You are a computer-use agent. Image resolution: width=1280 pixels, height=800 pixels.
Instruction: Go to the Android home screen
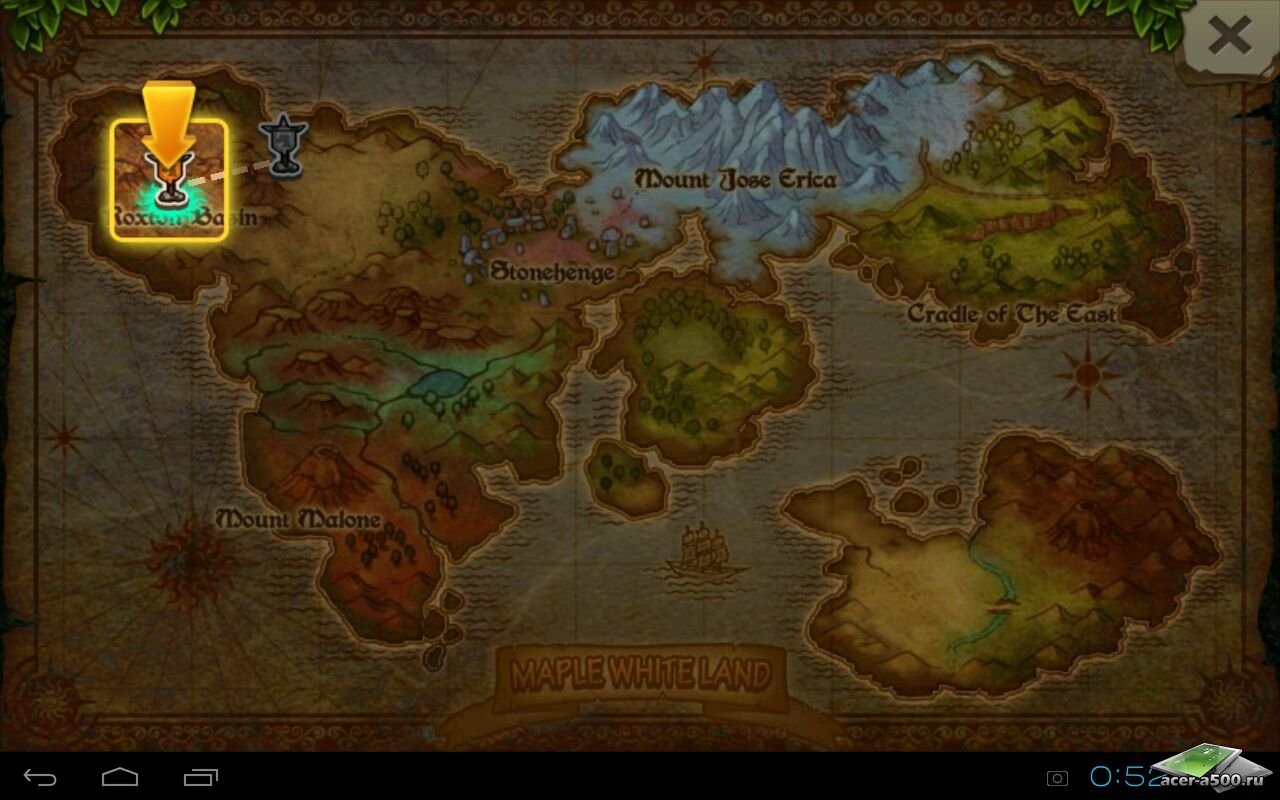120,777
